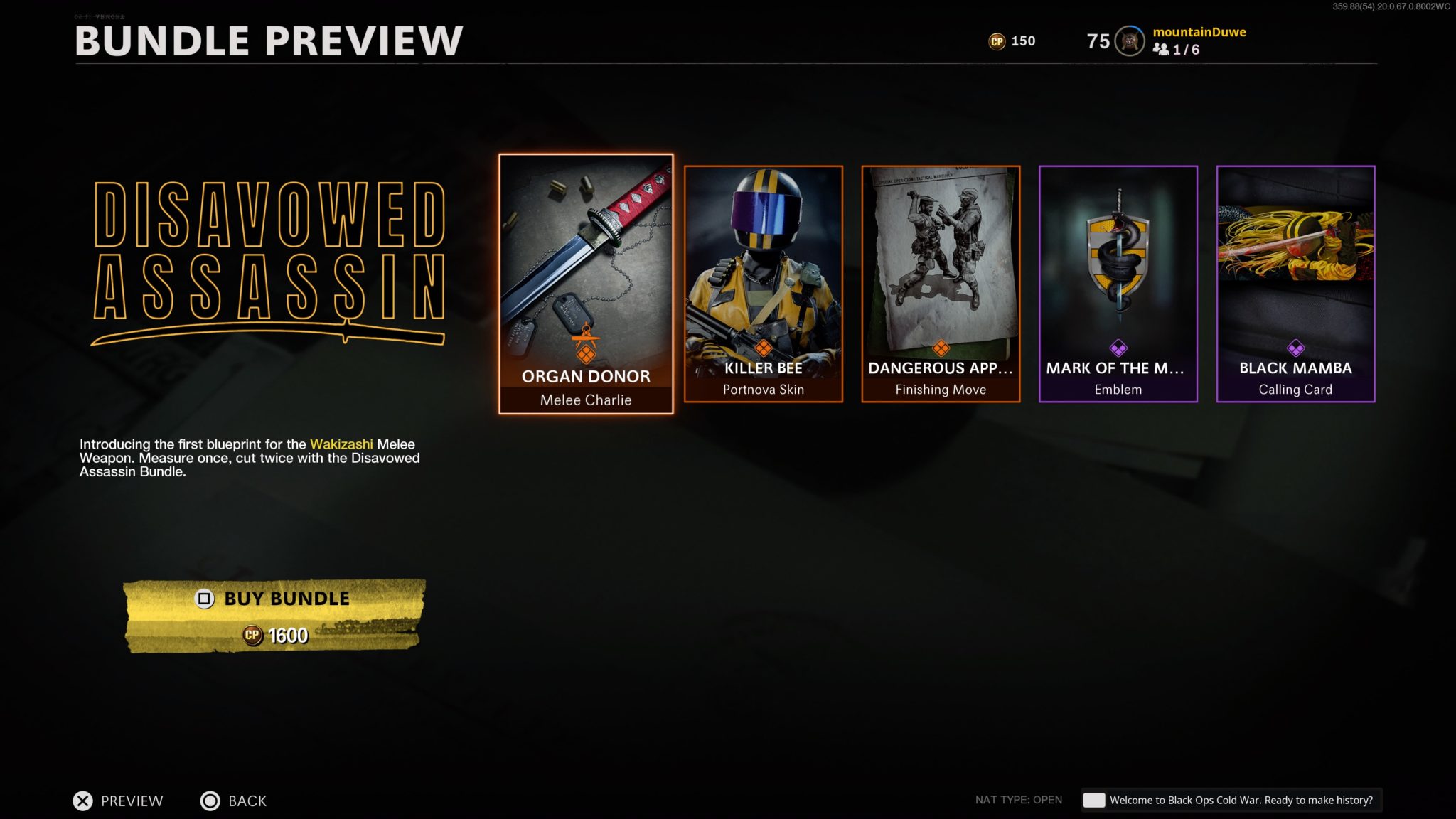This screenshot has width=1456, height=819.
Task: Open the Dangerous App finishing move card
Action: coord(941,284)
